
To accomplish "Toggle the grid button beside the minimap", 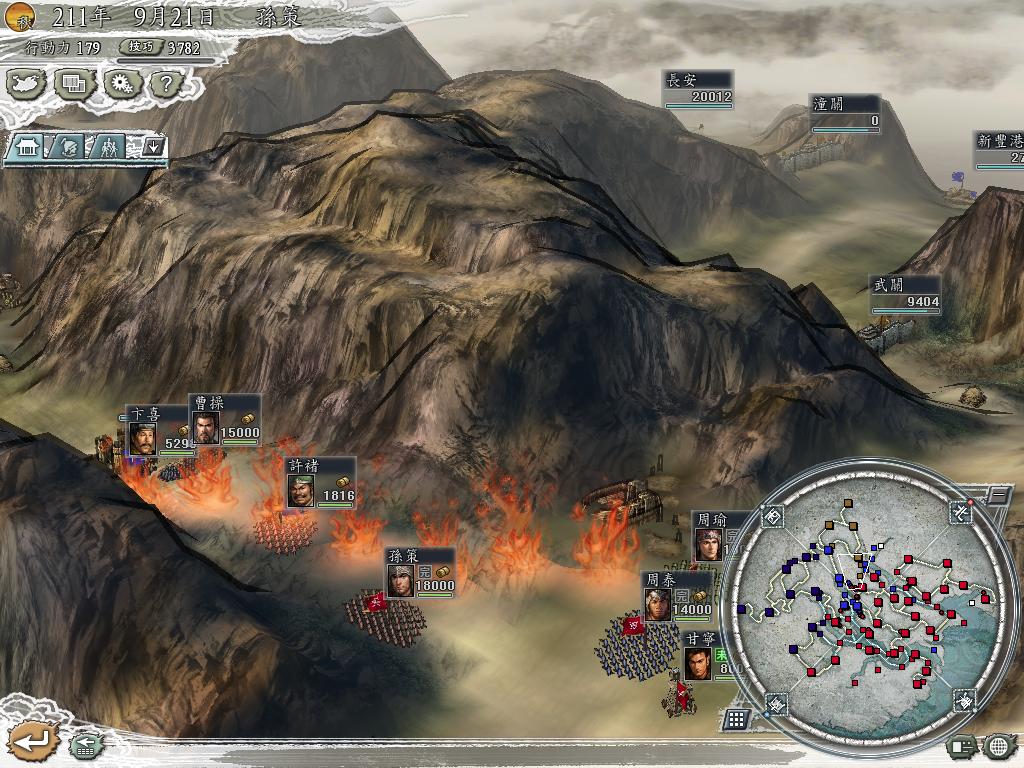I will coord(736,718).
